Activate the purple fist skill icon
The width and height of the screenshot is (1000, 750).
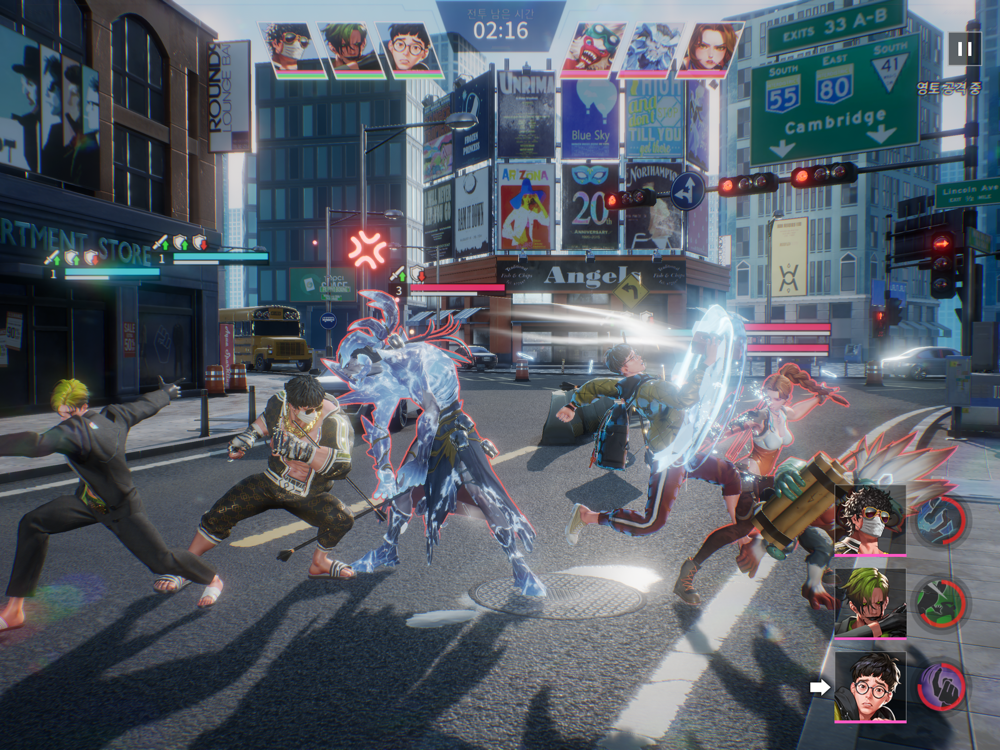coord(940,686)
